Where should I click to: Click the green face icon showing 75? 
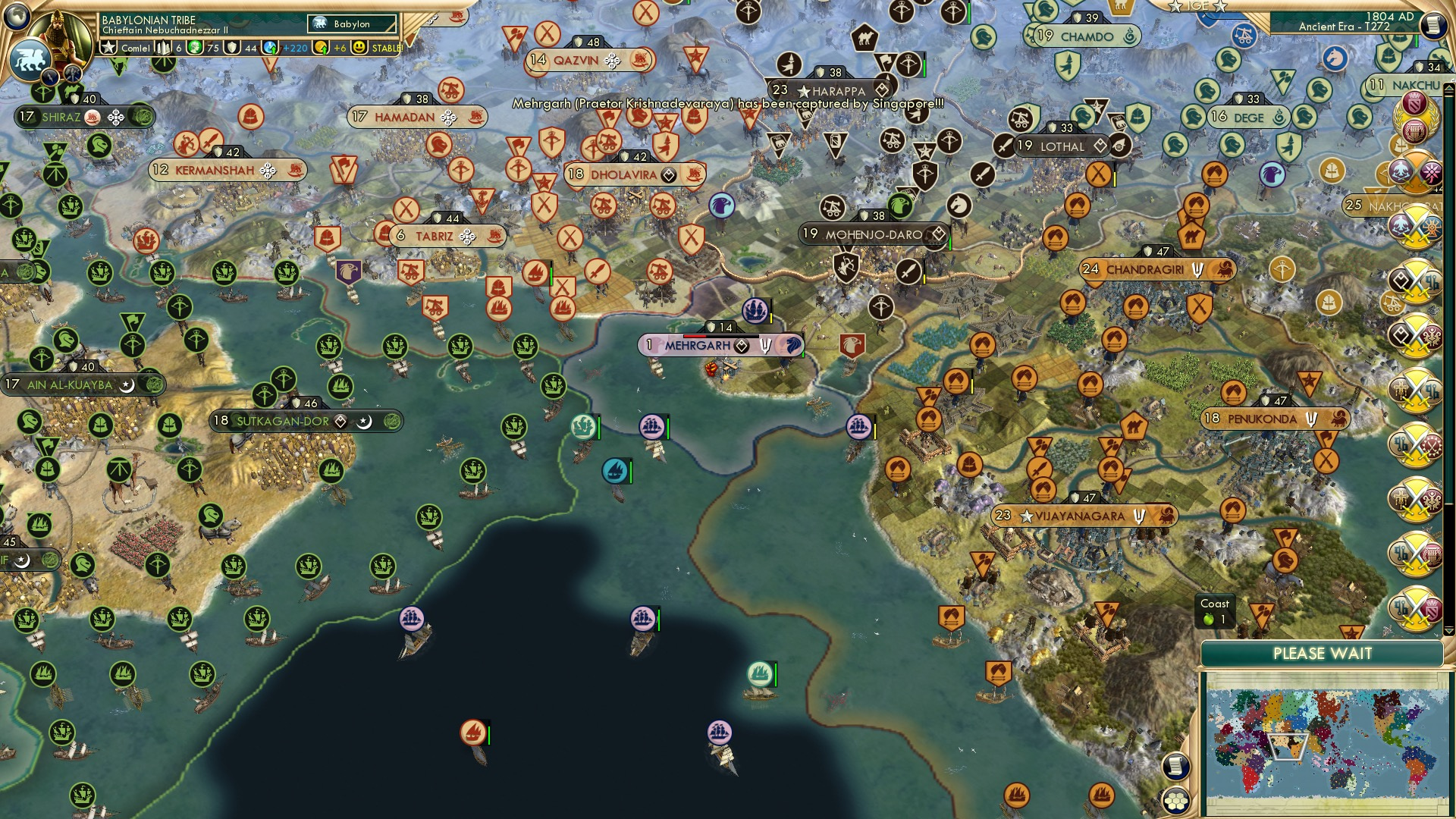coord(194,48)
